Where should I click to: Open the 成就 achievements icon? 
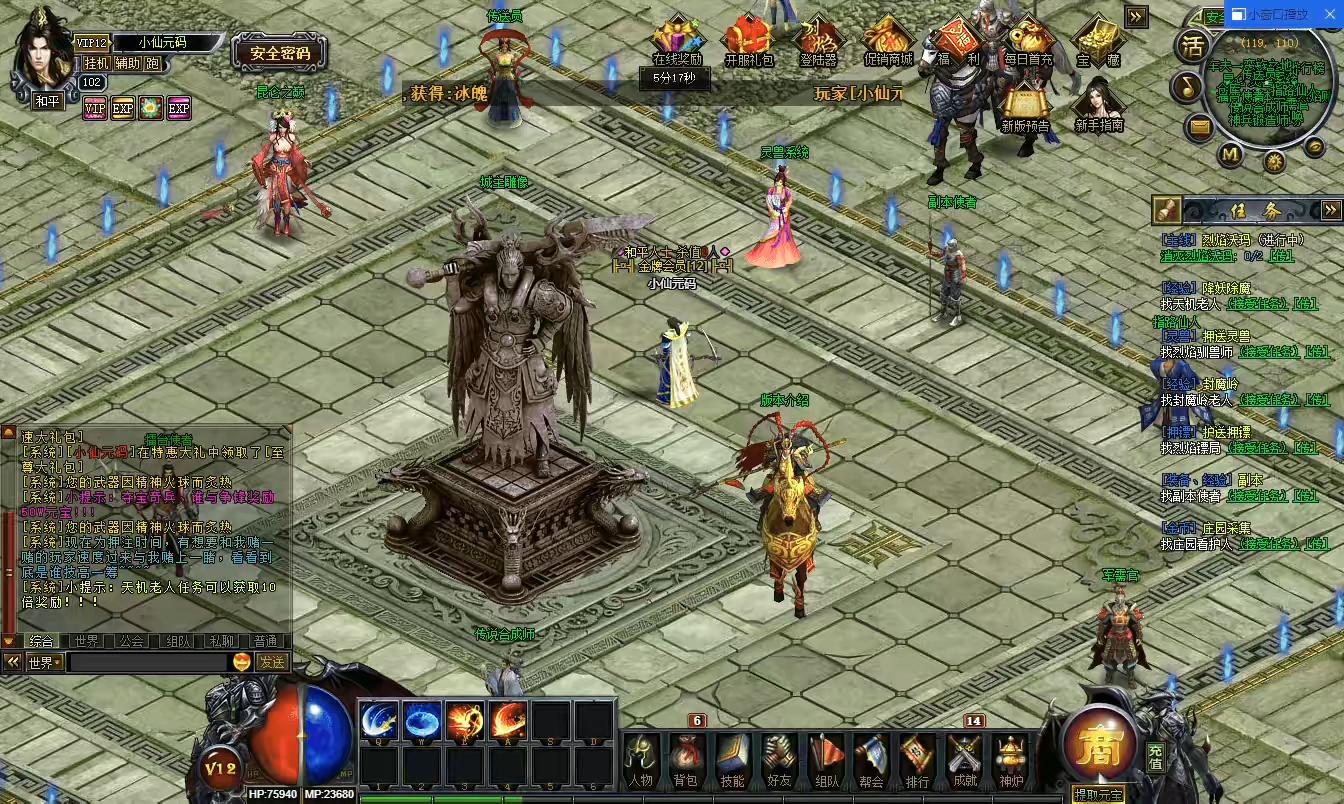pos(962,760)
